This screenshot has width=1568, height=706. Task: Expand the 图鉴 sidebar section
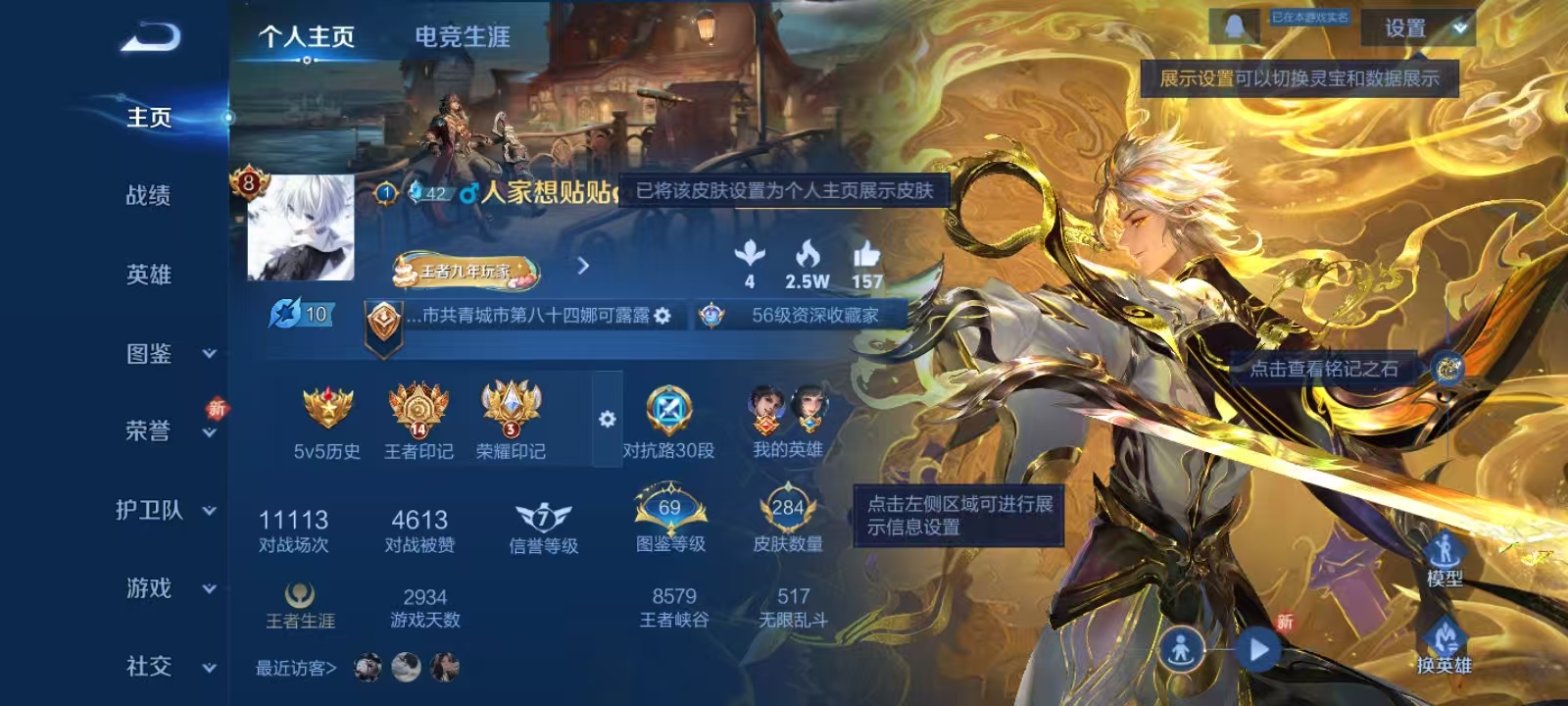pos(150,353)
